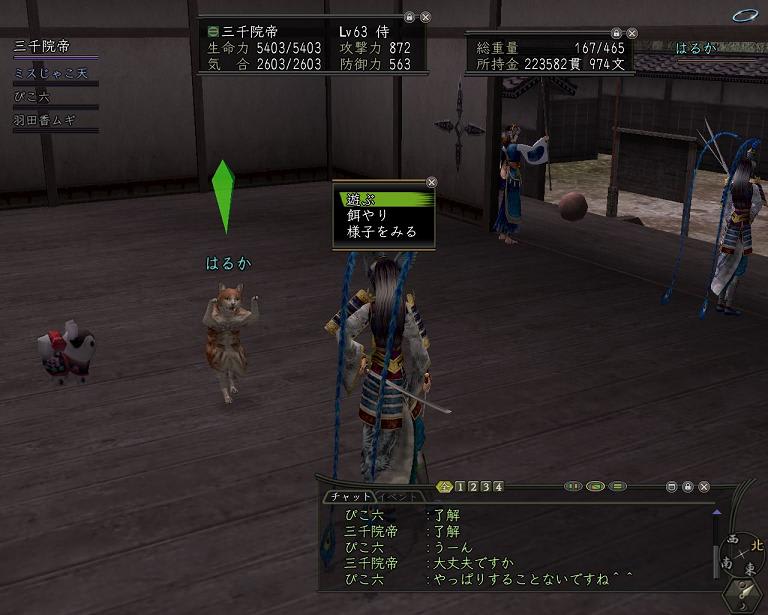
Task: Close the character status panel
Action: pos(425,17)
